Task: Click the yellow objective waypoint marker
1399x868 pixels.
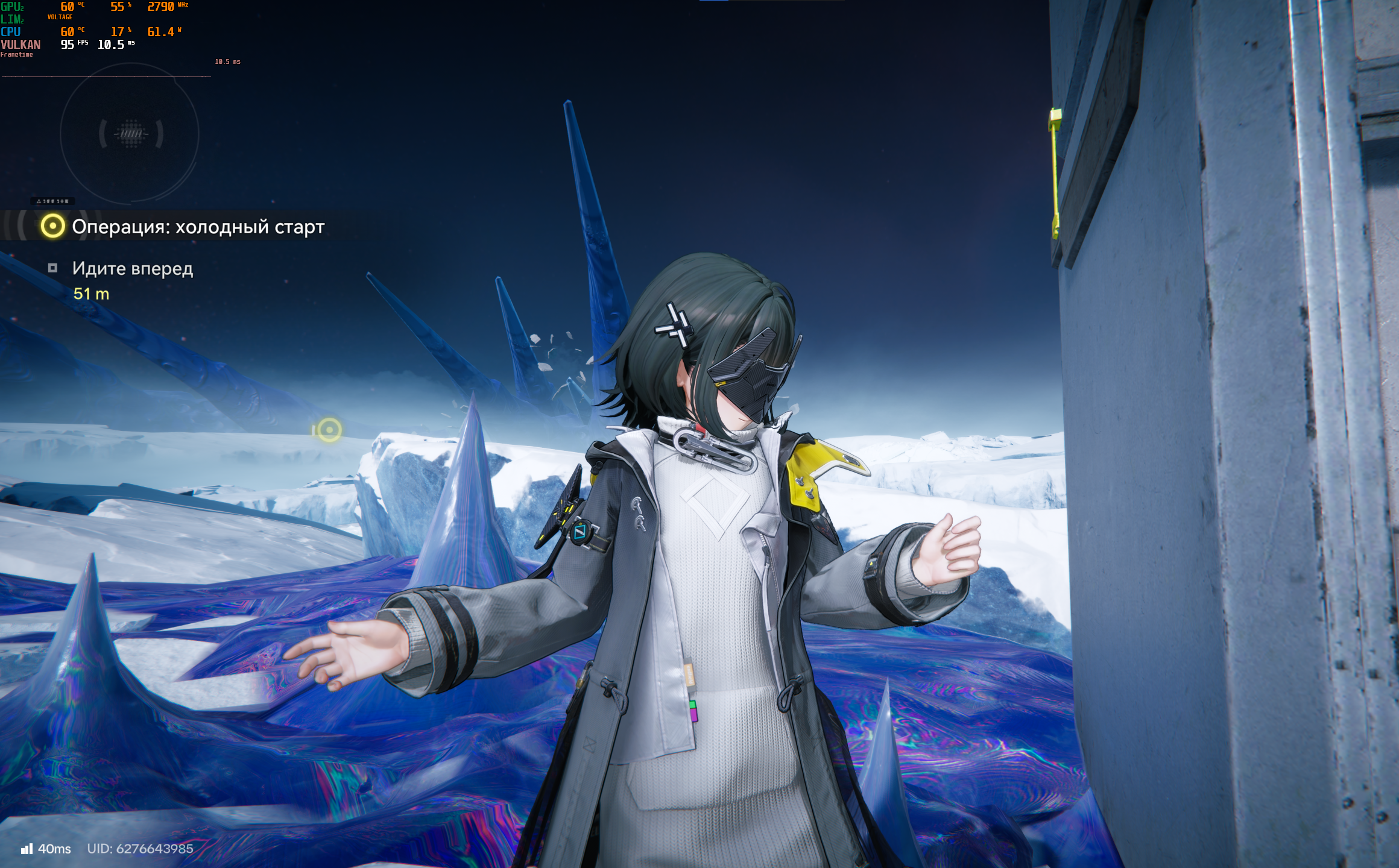Action: coord(329,430)
